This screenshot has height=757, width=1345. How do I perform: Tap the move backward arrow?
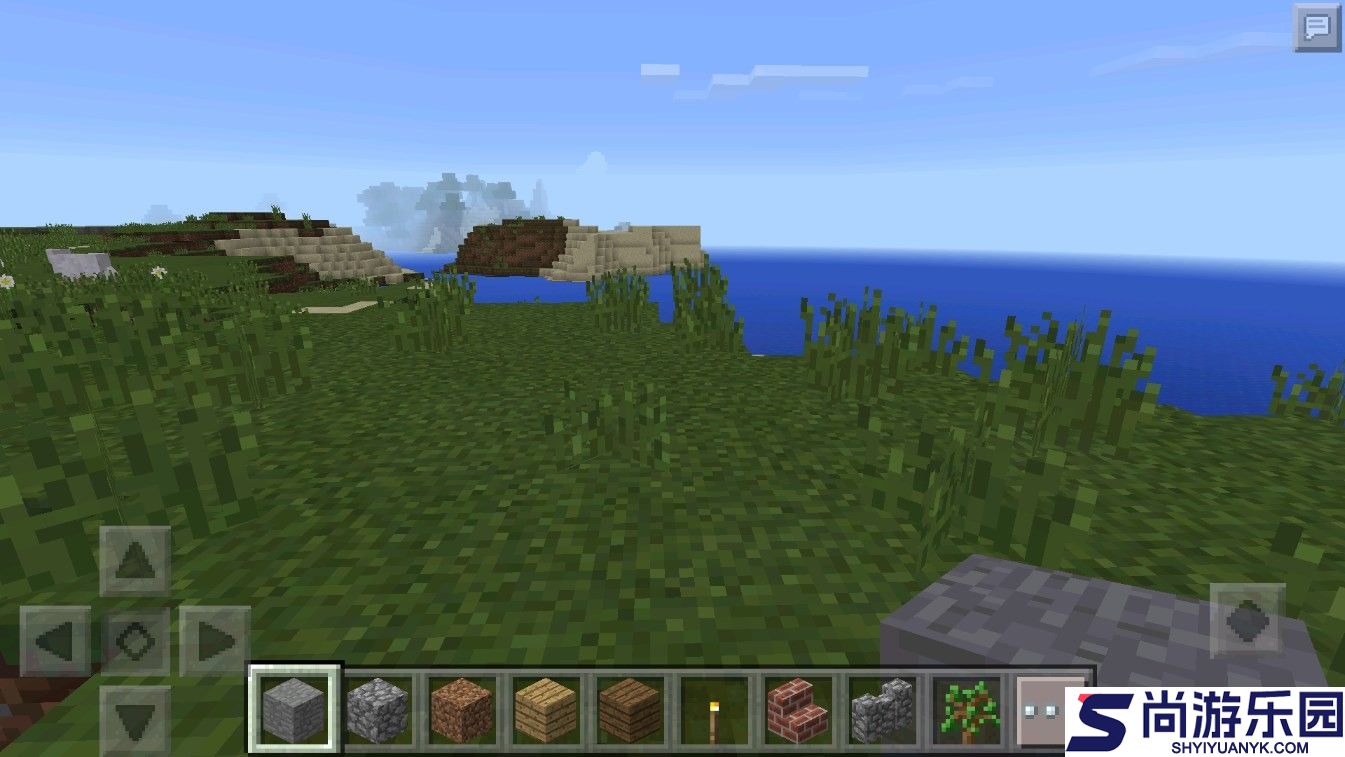(135, 718)
